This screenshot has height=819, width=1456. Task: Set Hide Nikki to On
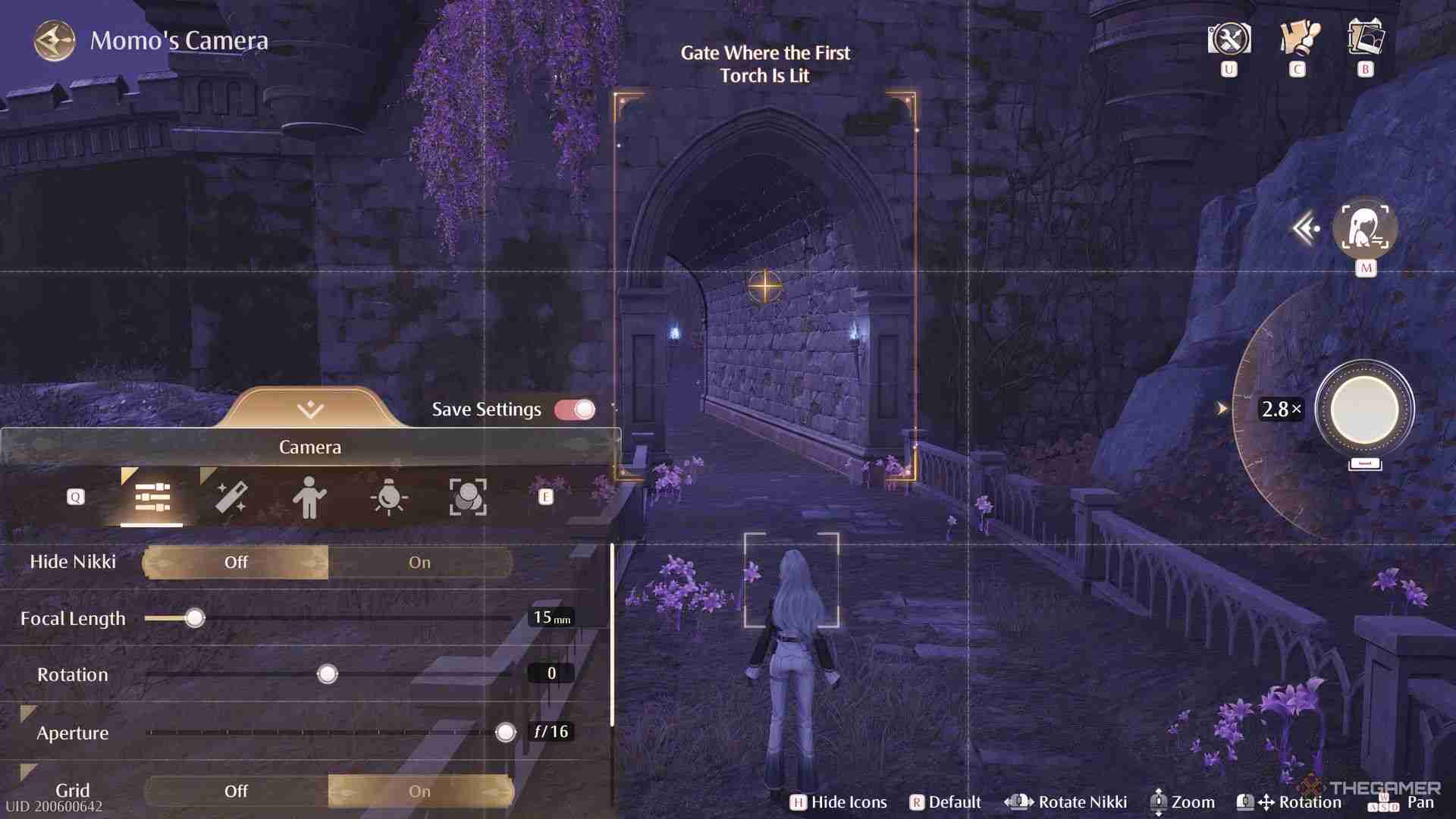pyautogui.click(x=419, y=562)
